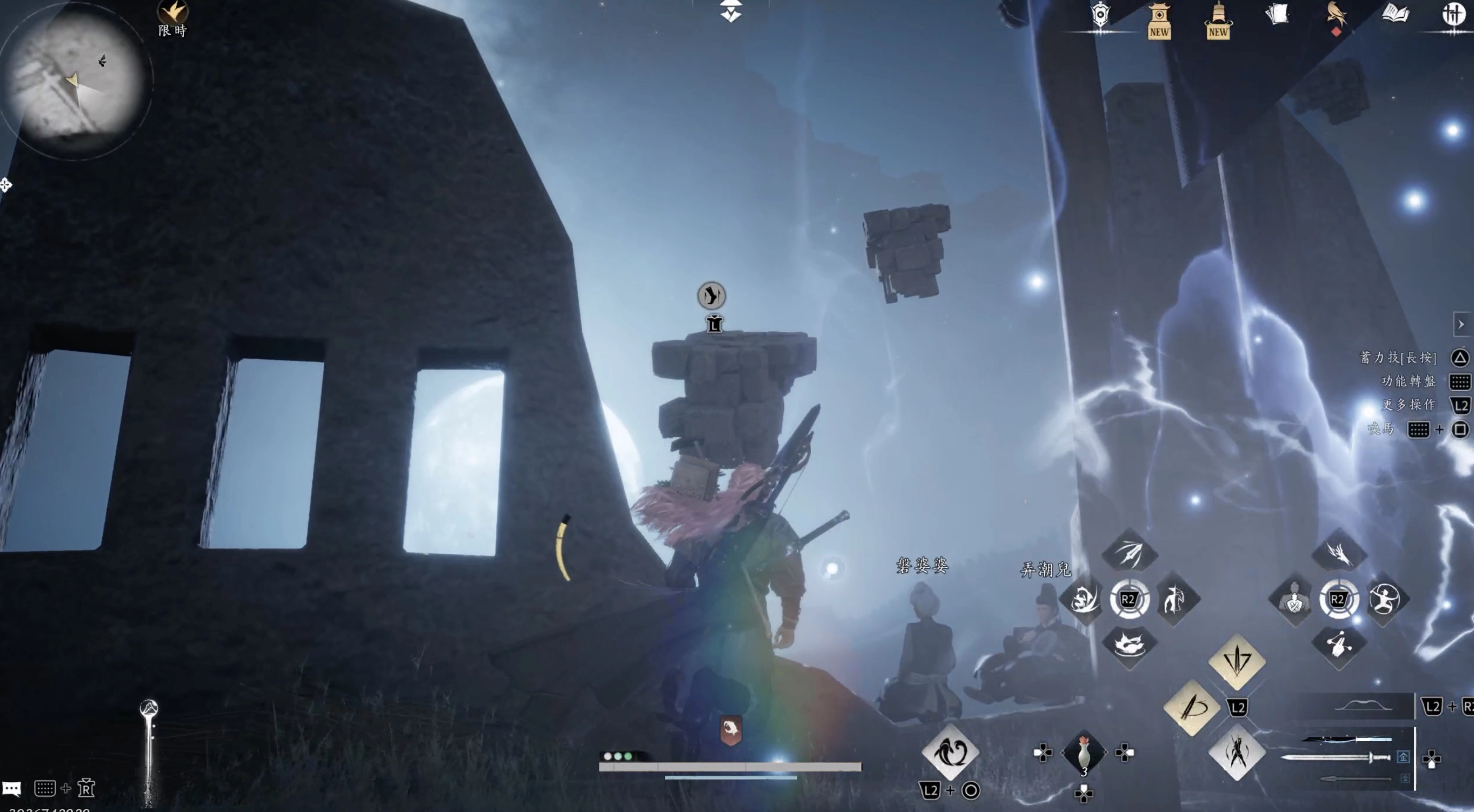Open the golden bird icon with red marker

pyautogui.click(x=1336, y=16)
